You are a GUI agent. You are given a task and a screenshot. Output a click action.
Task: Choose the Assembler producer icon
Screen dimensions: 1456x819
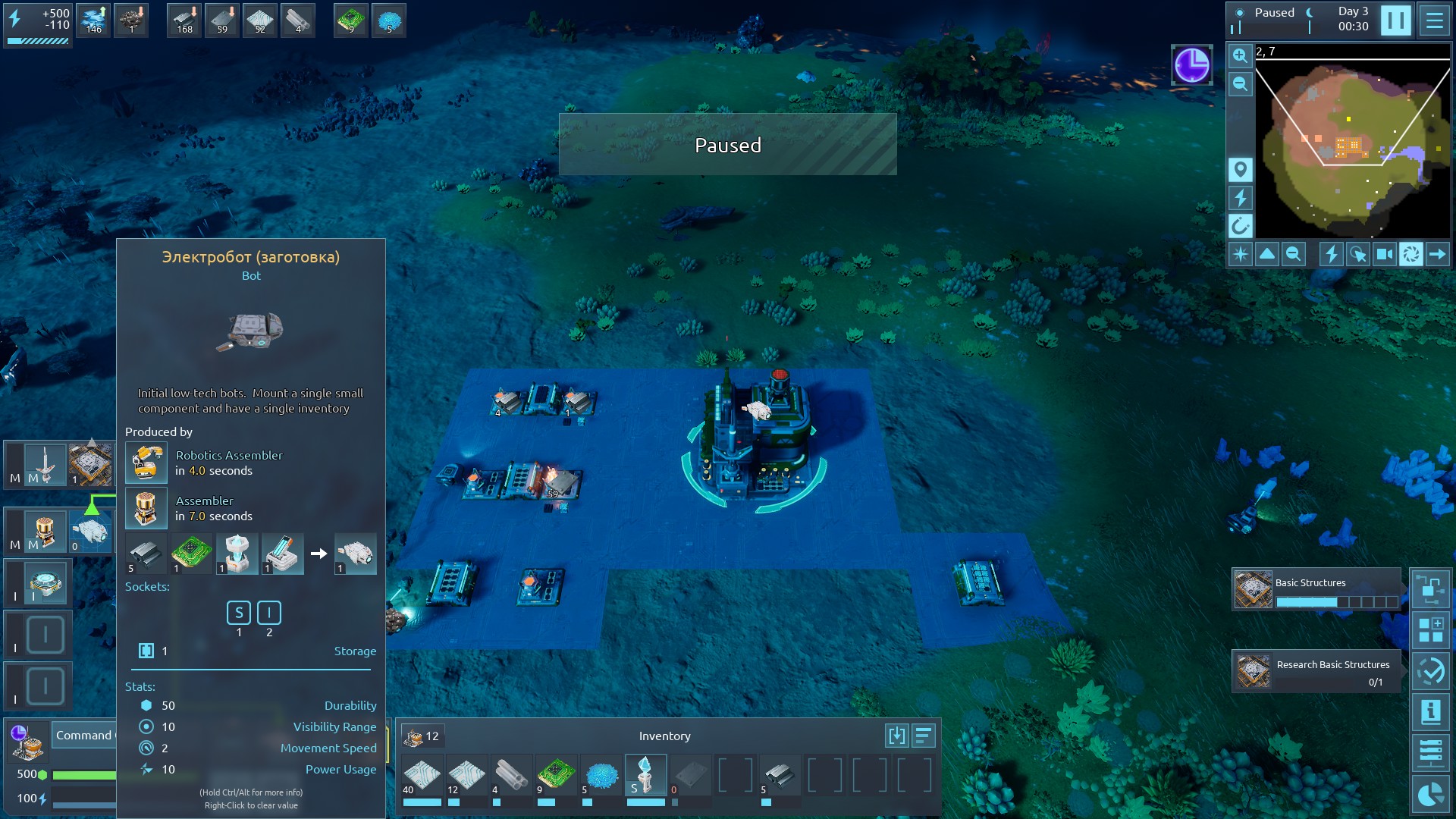point(146,508)
